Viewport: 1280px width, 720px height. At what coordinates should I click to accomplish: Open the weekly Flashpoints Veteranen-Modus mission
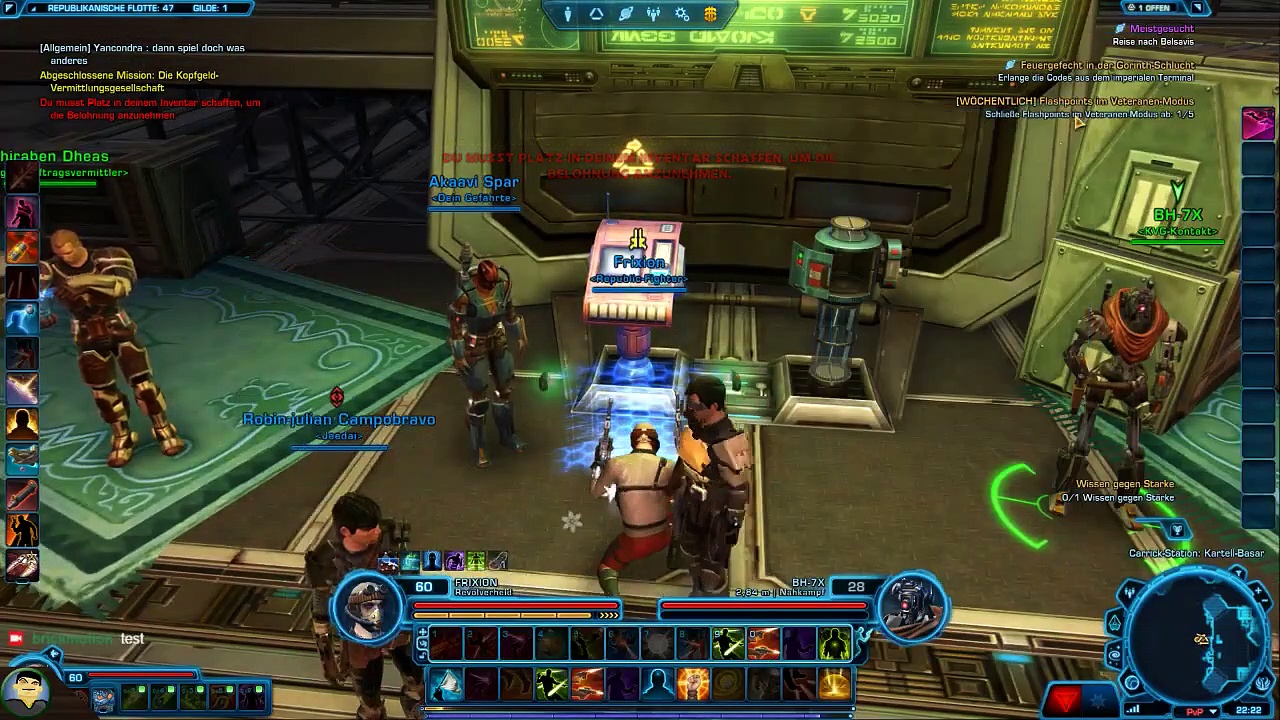[1075, 101]
